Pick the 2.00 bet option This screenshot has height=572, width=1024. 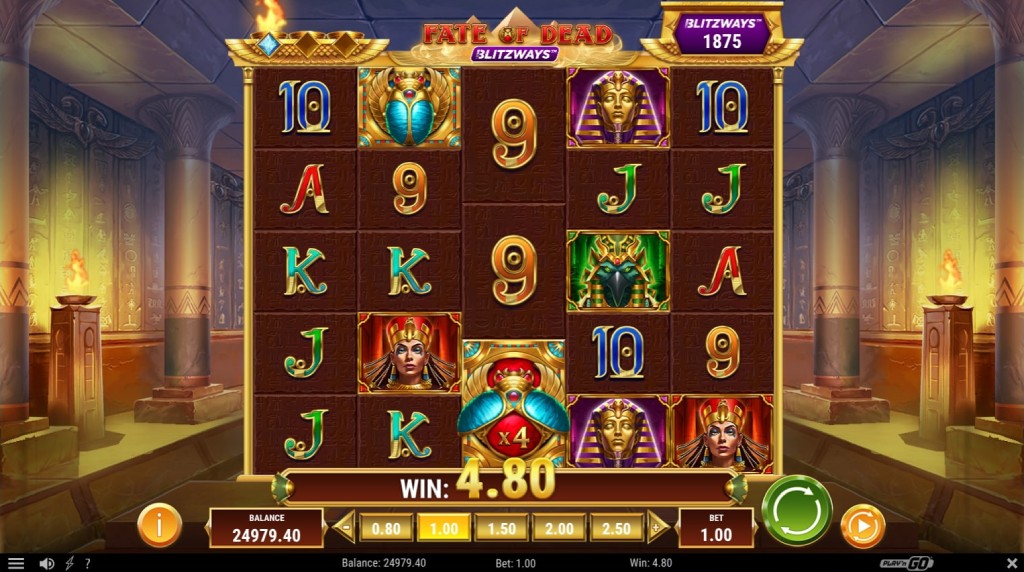pyautogui.click(x=560, y=527)
